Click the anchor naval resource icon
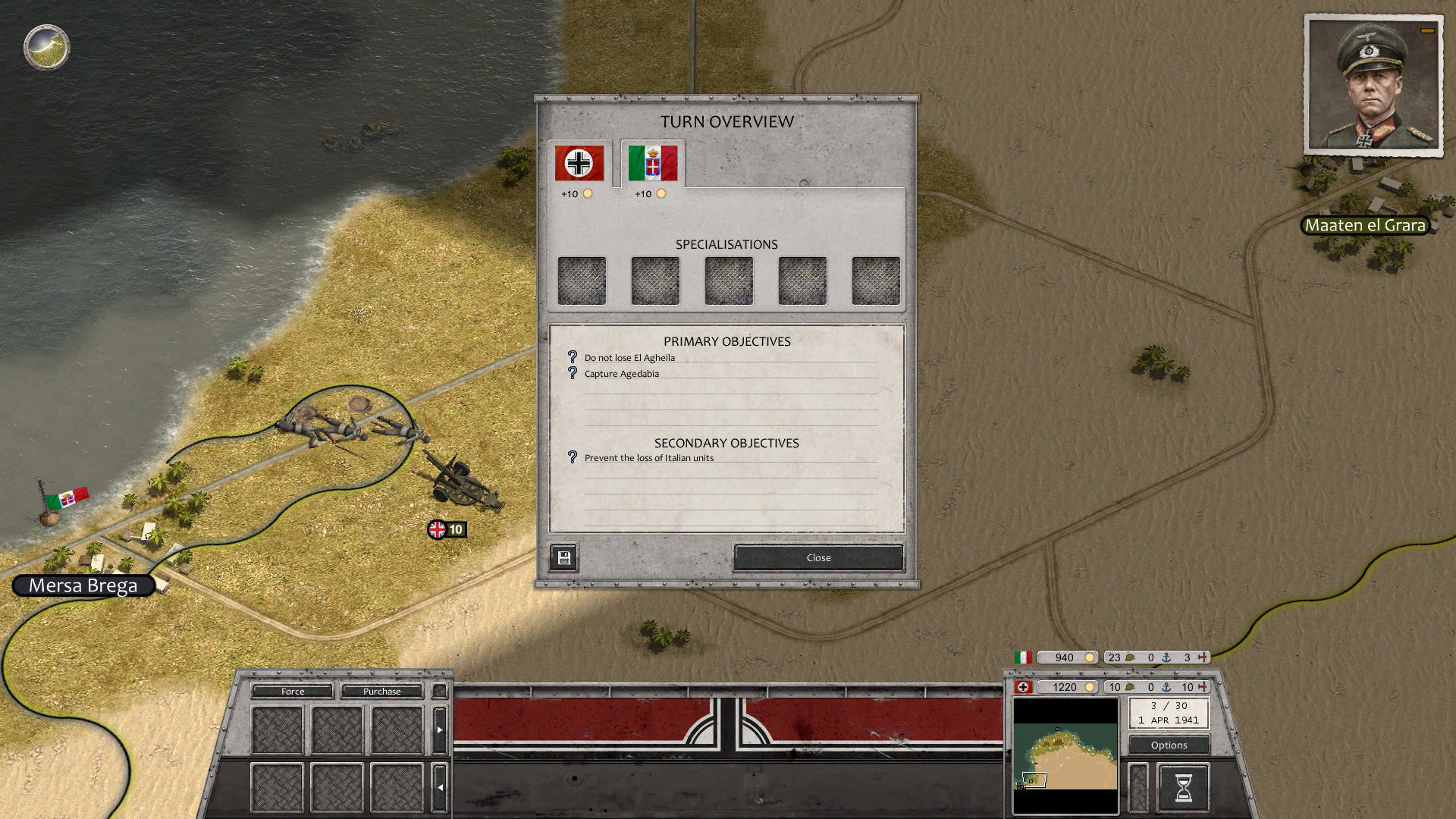This screenshot has height=819, width=1456. pyautogui.click(x=1166, y=687)
